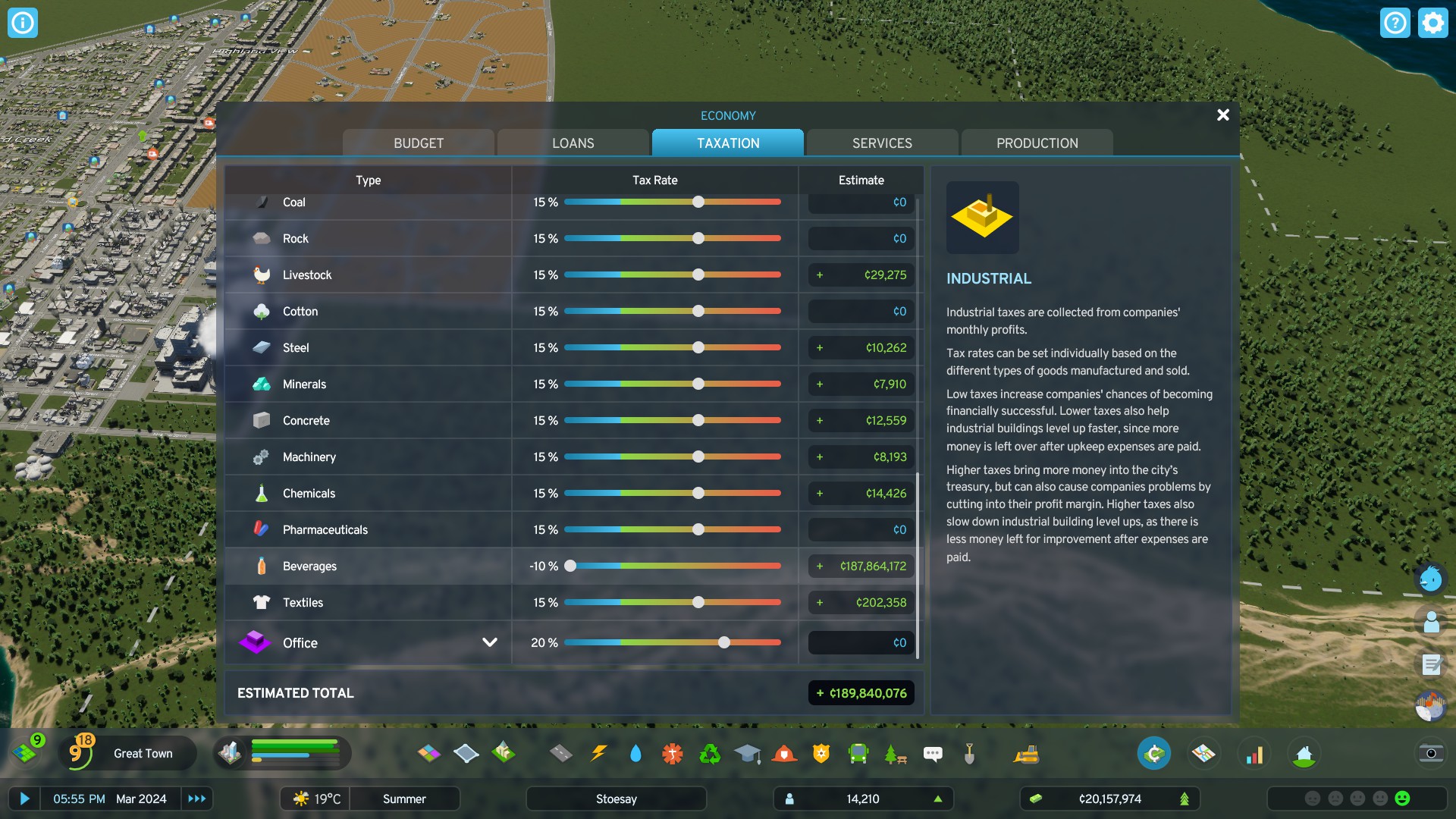Click the fast-forward simulation speed control
This screenshot has width=1456, height=819.
197,799
